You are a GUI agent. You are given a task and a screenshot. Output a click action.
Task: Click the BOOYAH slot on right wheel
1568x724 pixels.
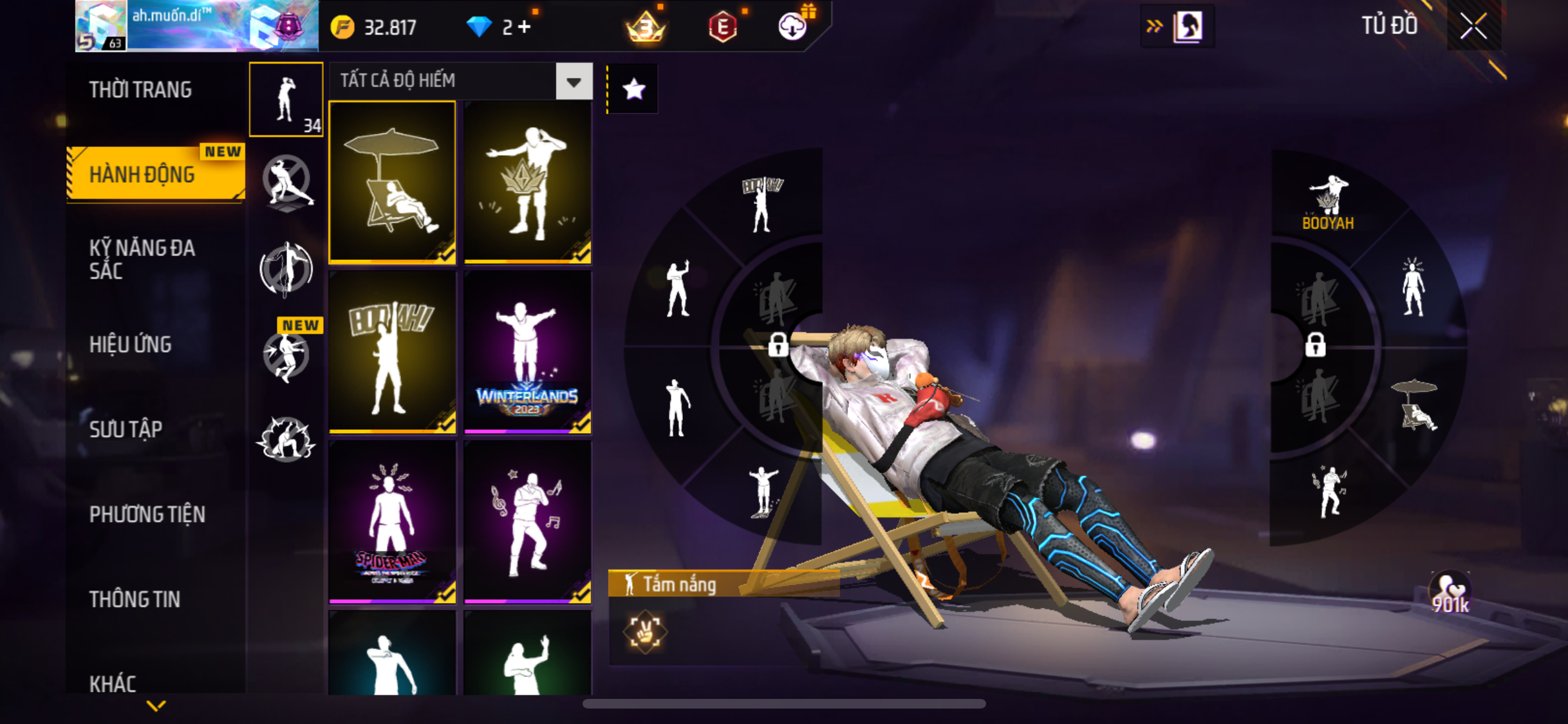coord(1328,203)
